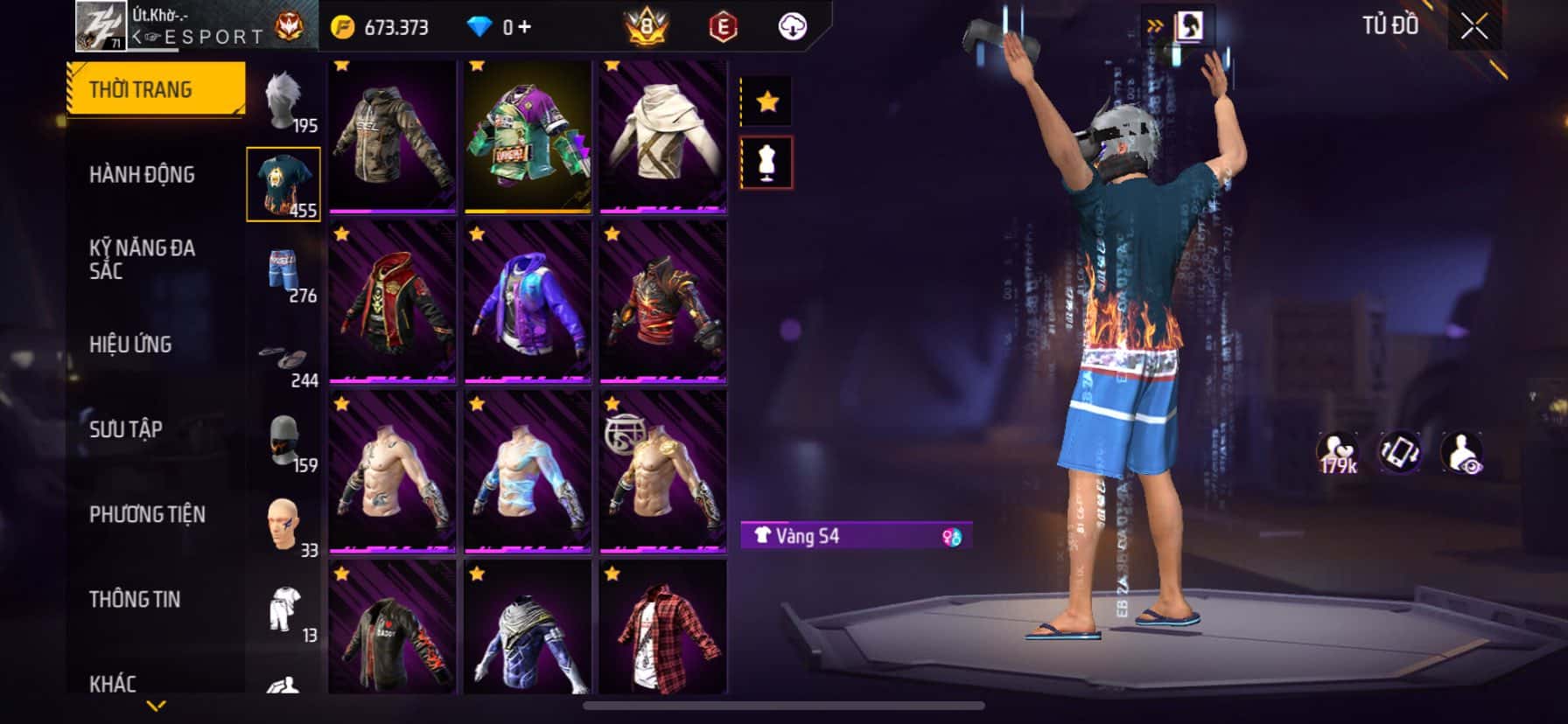
Task: Choose the shorts category with 276 items
Action: click(x=284, y=271)
